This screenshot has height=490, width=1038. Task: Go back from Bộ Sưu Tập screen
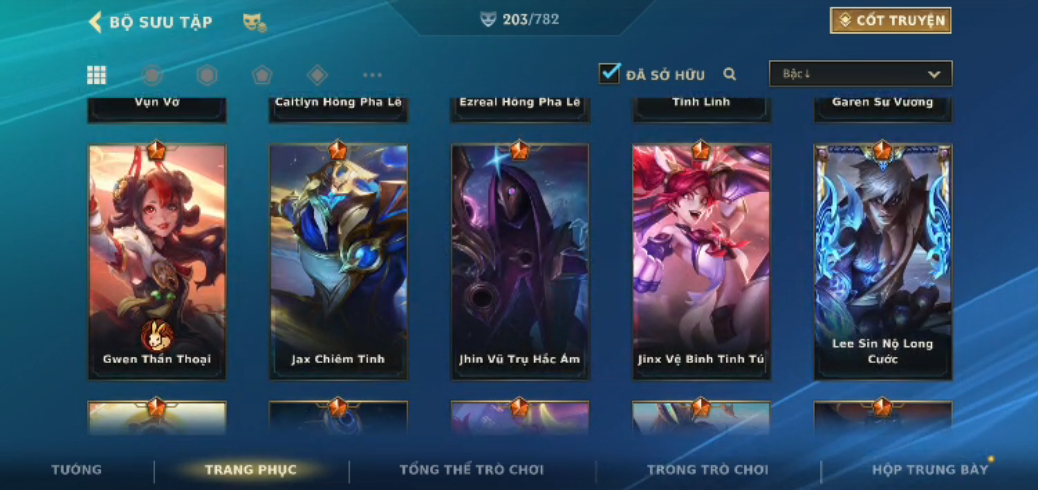click(96, 22)
